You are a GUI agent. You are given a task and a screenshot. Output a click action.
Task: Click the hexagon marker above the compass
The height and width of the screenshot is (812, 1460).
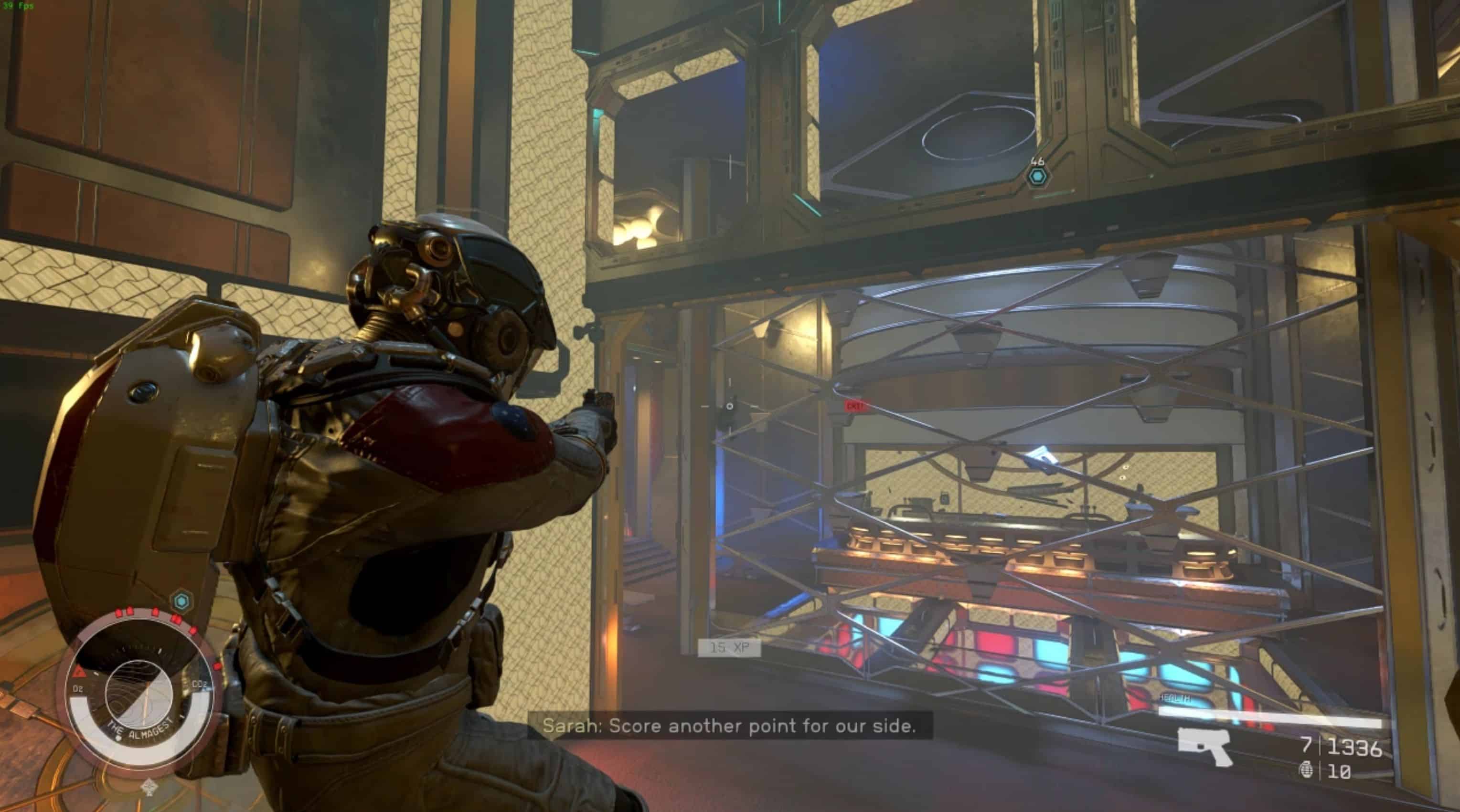(x=182, y=601)
